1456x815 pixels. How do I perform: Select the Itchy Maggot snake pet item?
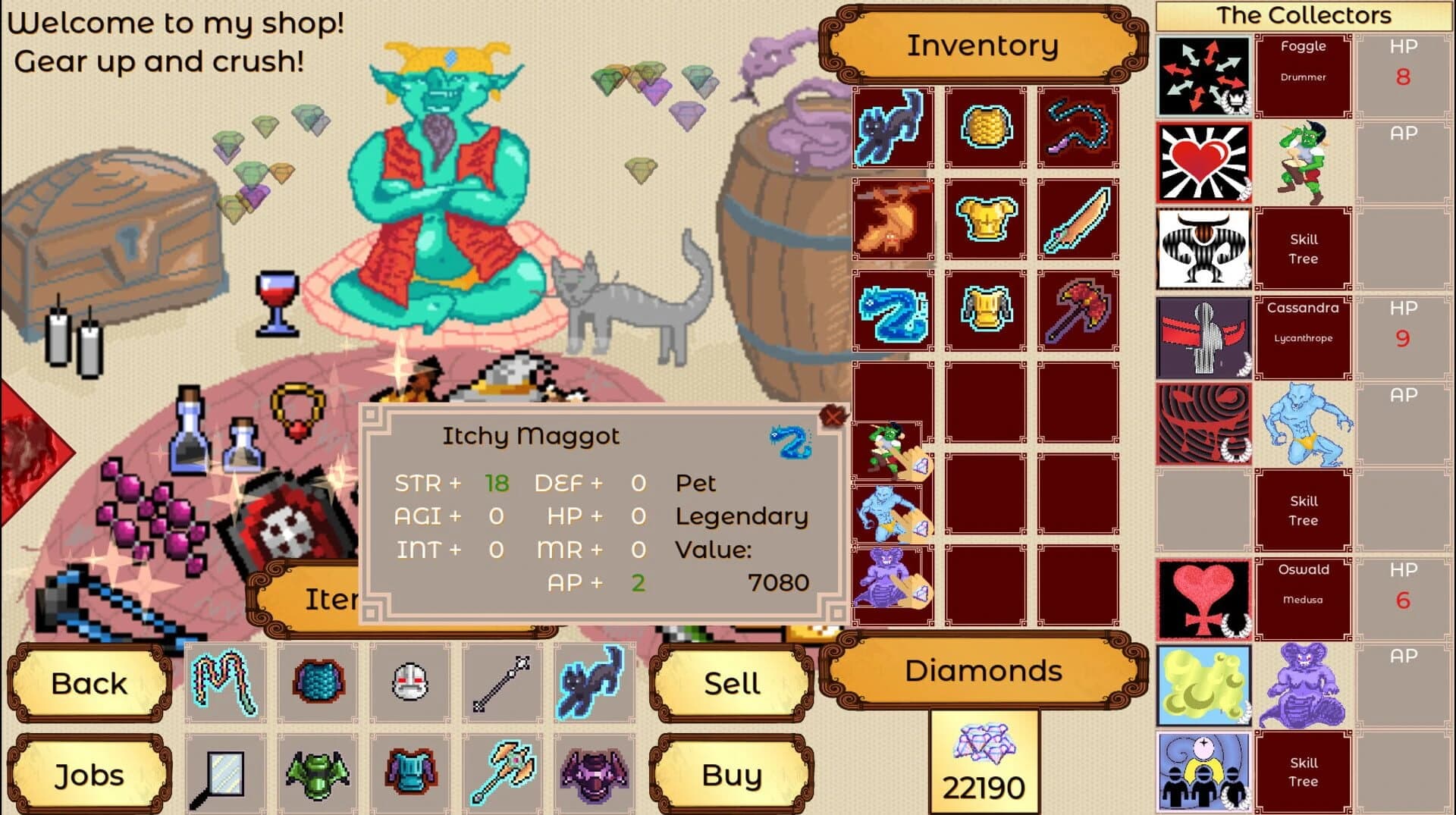(x=893, y=311)
